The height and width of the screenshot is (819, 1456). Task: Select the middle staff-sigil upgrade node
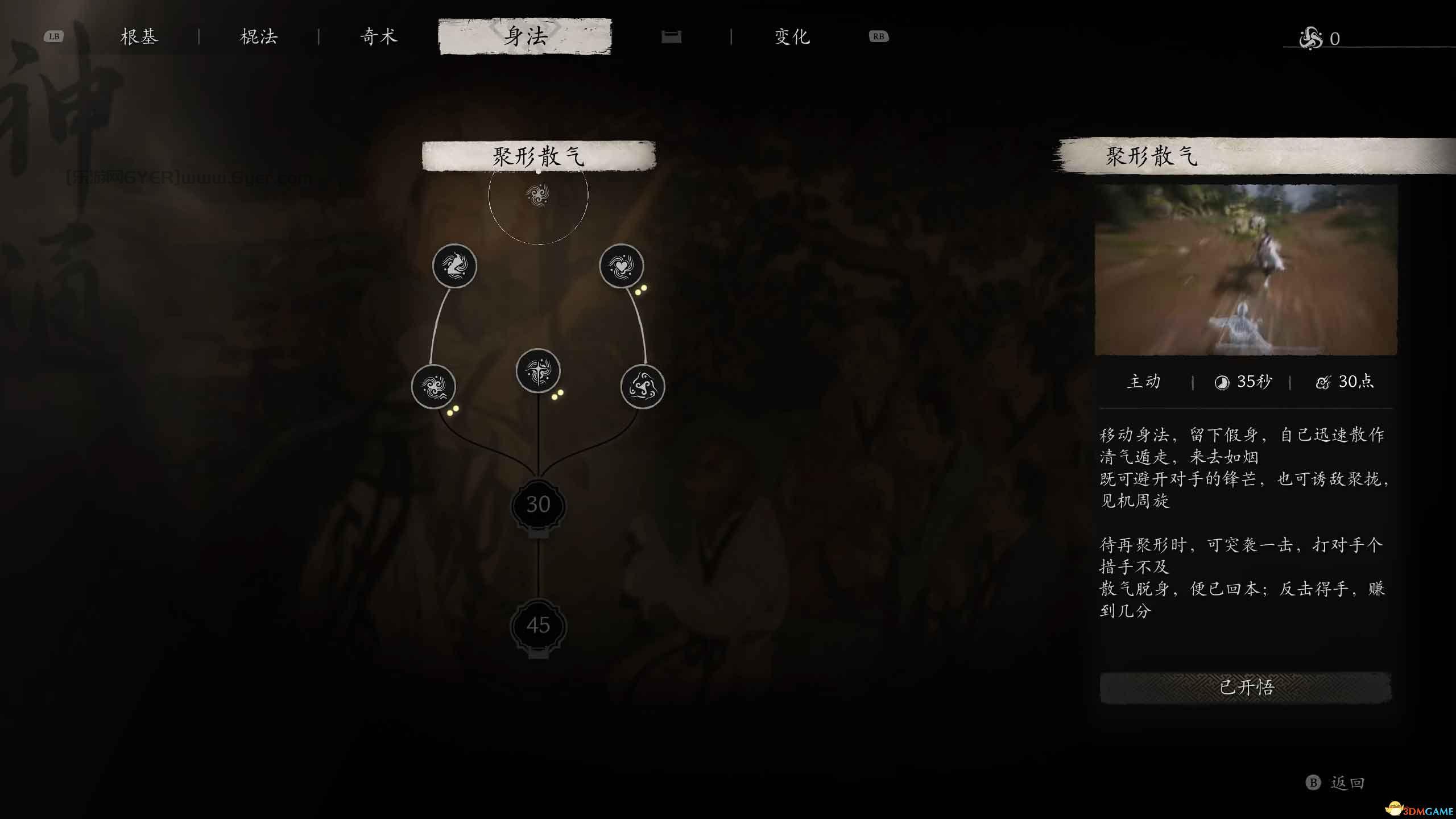click(x=539, y=371)
